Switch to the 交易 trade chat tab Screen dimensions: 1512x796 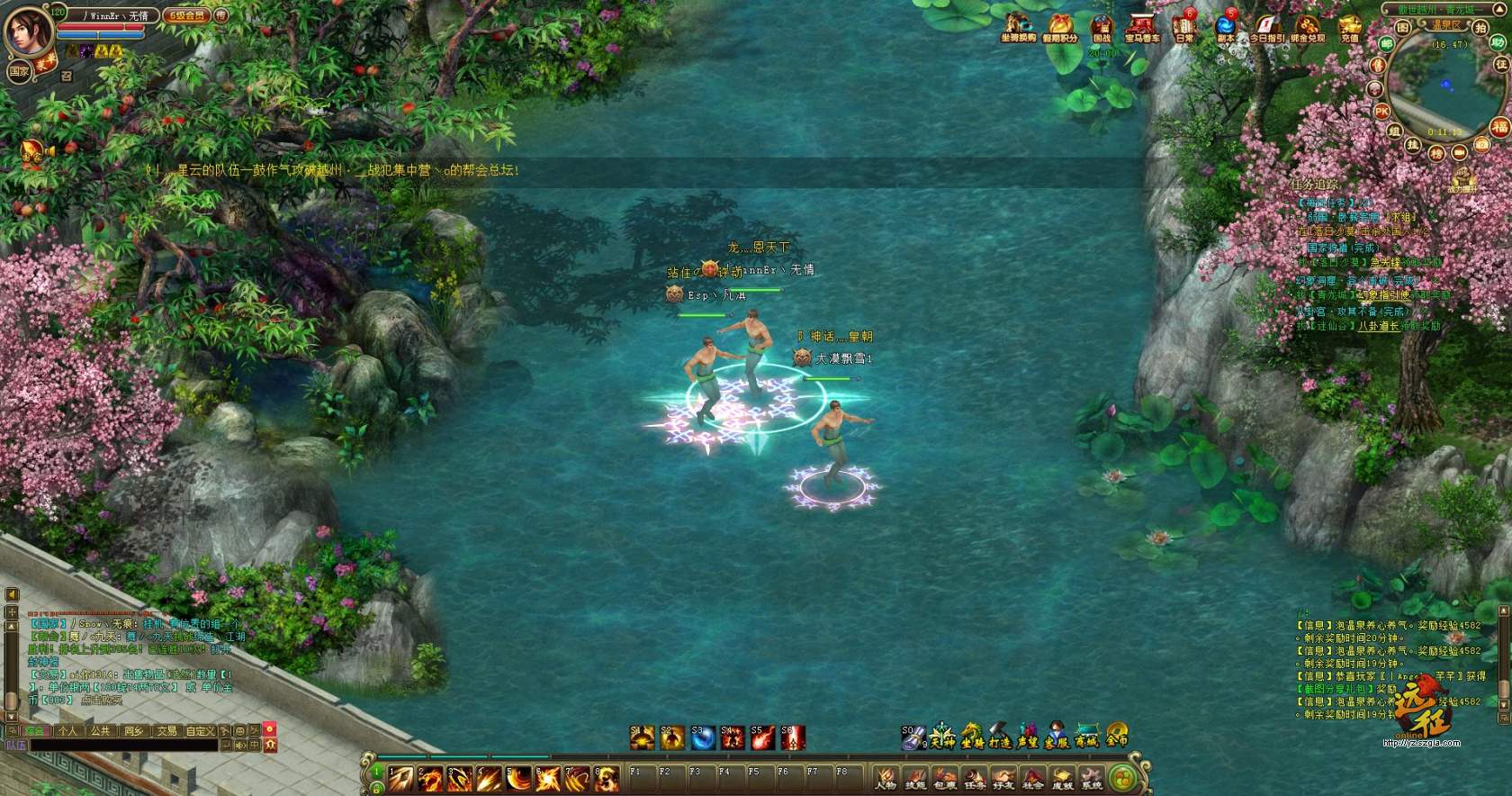click(167, 731)
